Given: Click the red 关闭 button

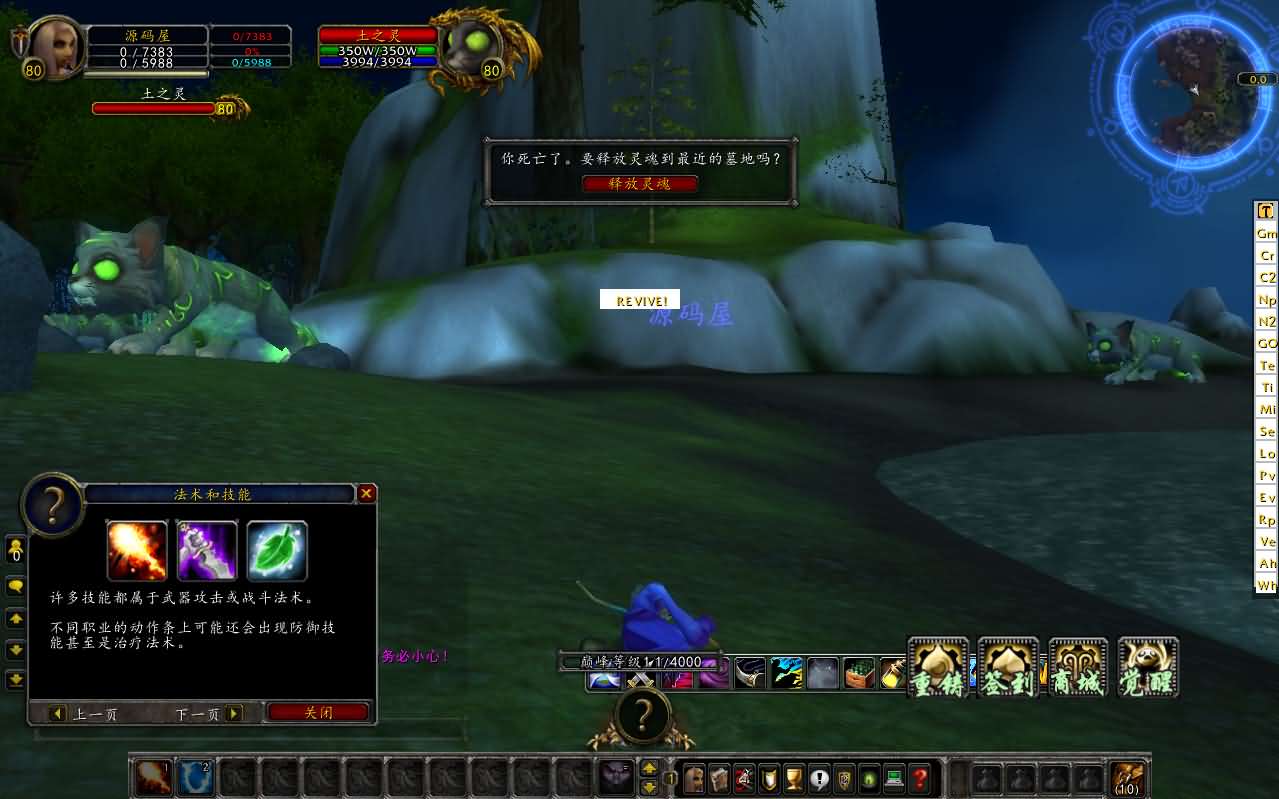Looking at the screenshot, I should [318, 713].
